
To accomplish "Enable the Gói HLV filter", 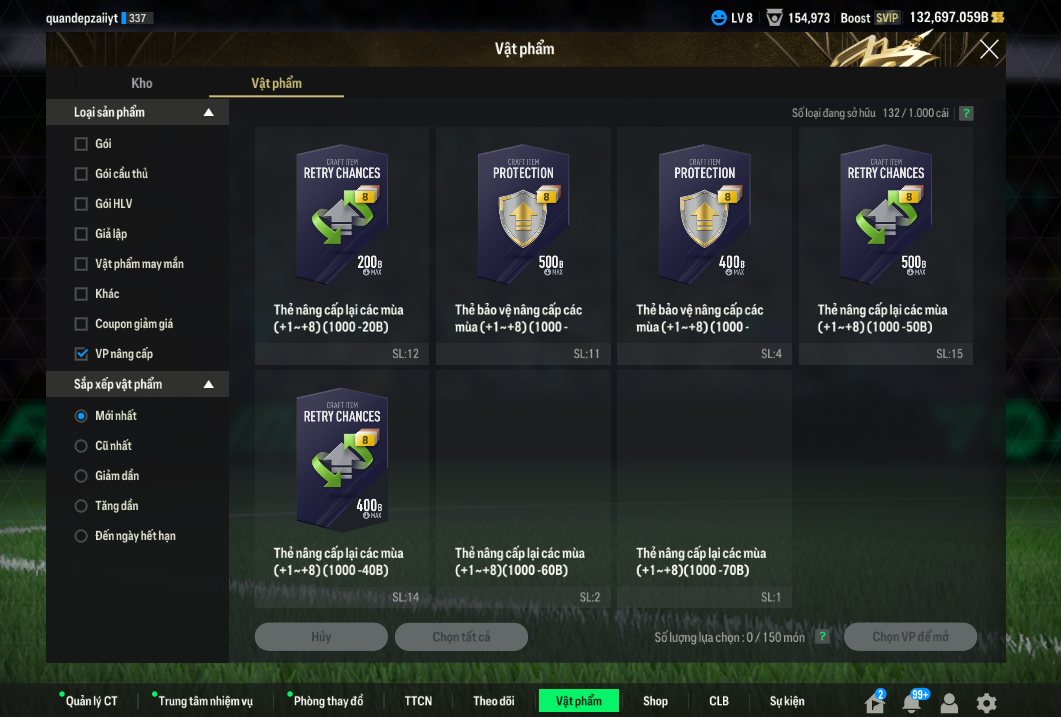I will [82, 204].
